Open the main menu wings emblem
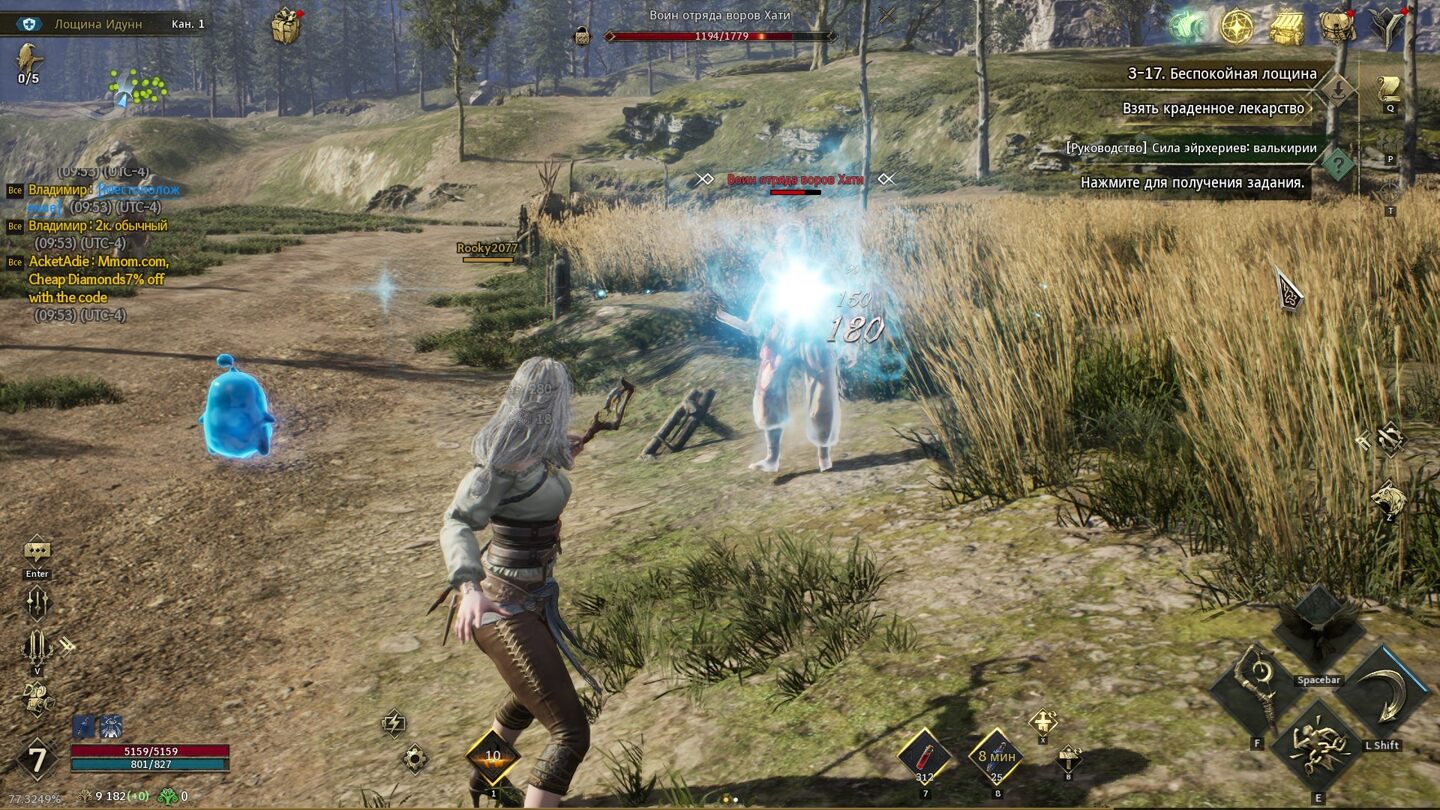The height and width of the screenshot is (810, 1440). [x=1387, y=27]
